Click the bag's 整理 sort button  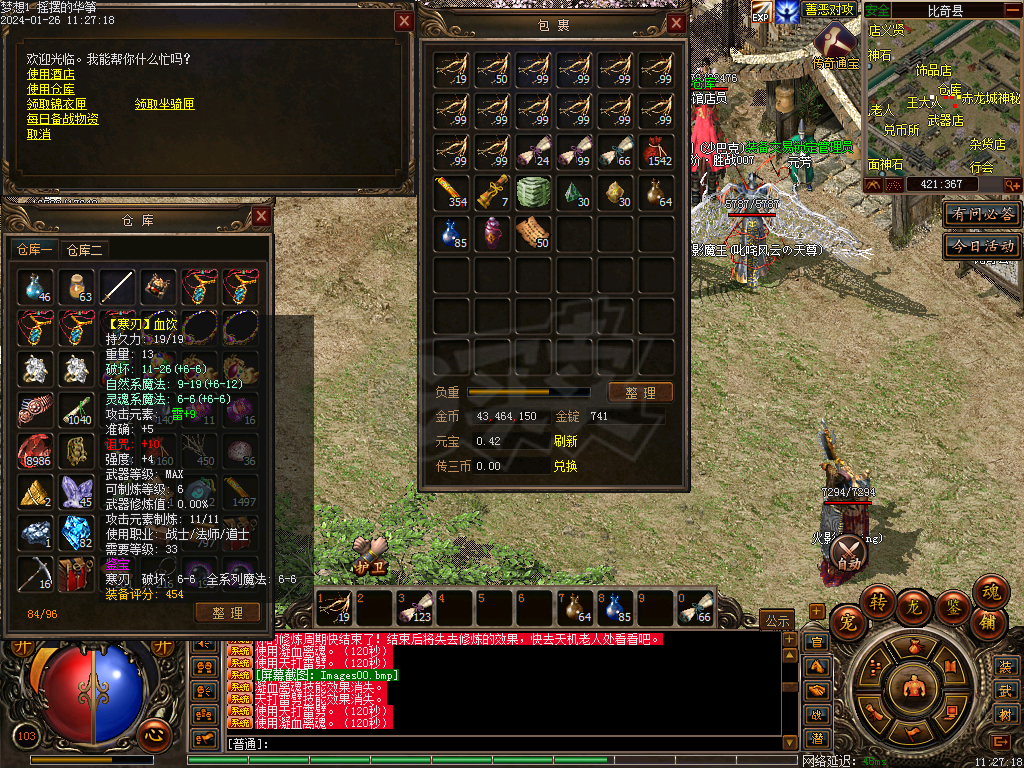tap(640, 392)
